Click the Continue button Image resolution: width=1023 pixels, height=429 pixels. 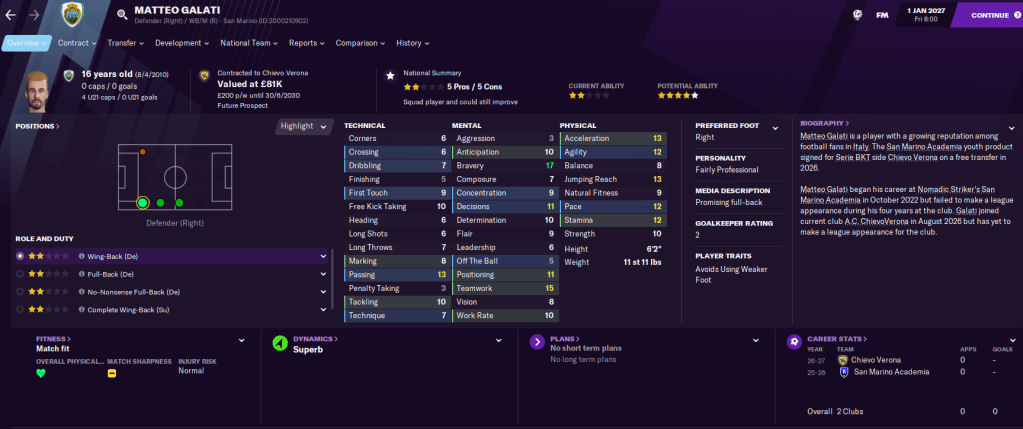coord(988,15)
